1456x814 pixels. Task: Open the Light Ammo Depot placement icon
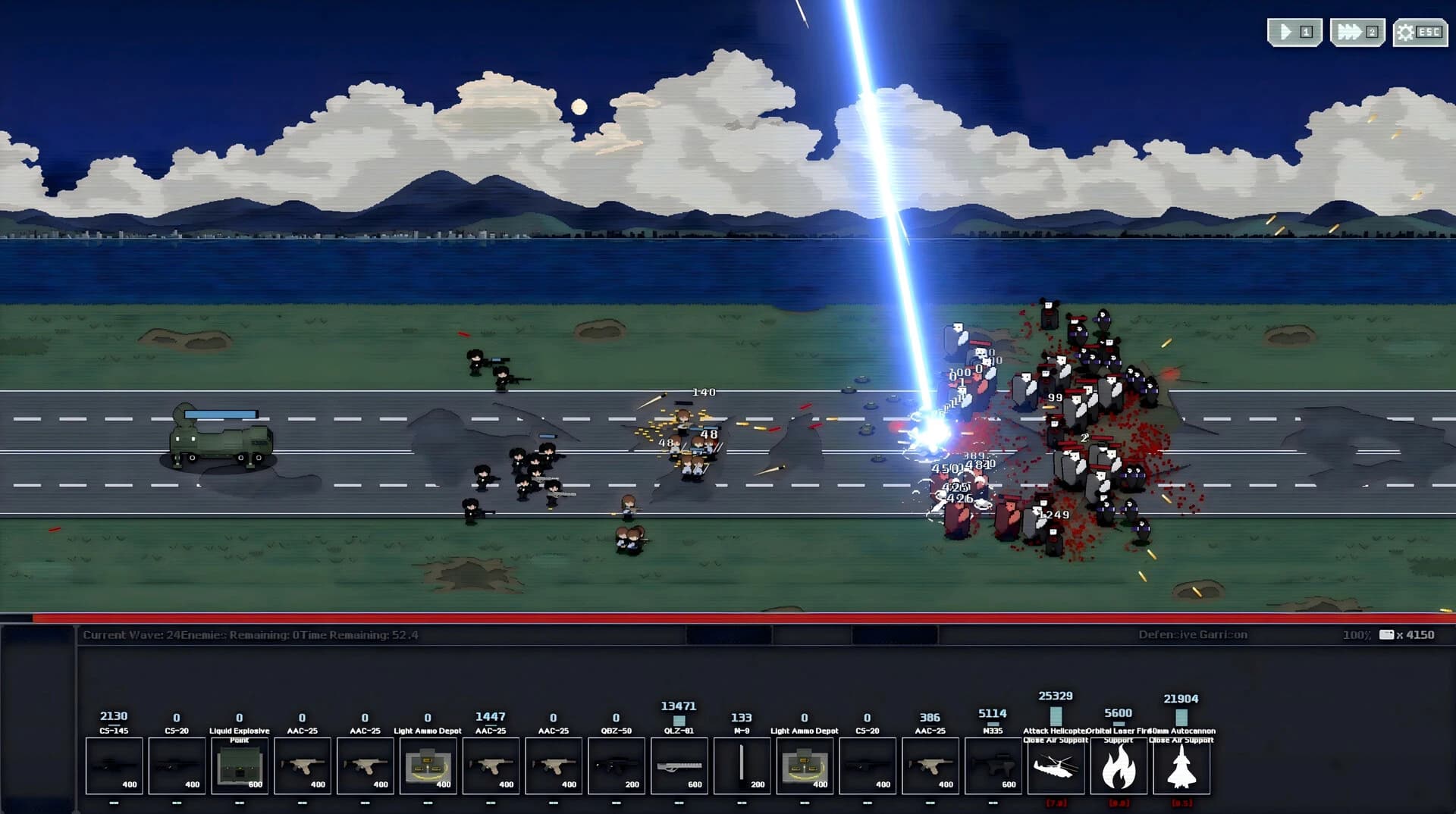pos(427,765)
